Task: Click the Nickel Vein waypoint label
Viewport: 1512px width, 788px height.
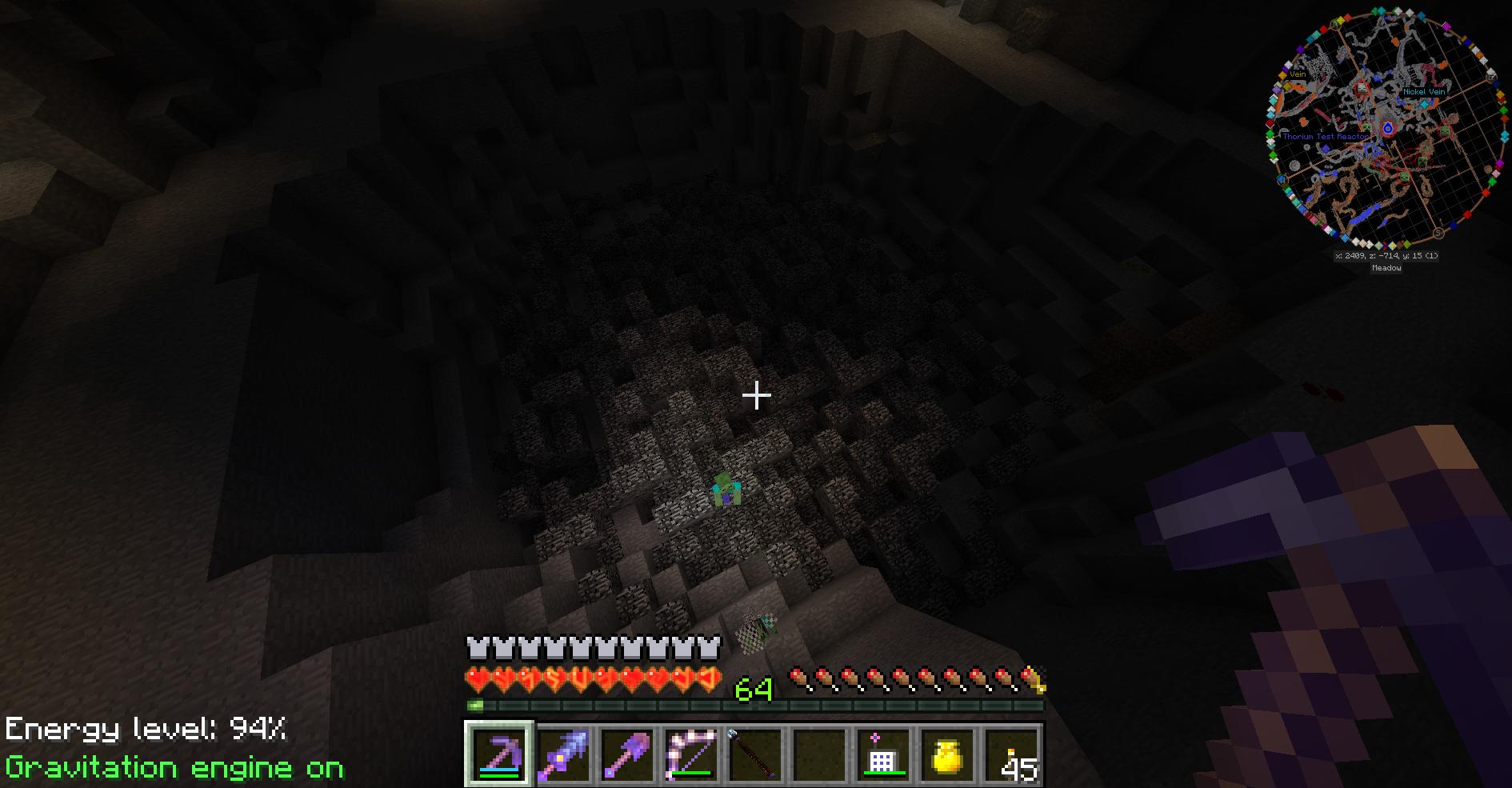Action: coord(1424,92)
